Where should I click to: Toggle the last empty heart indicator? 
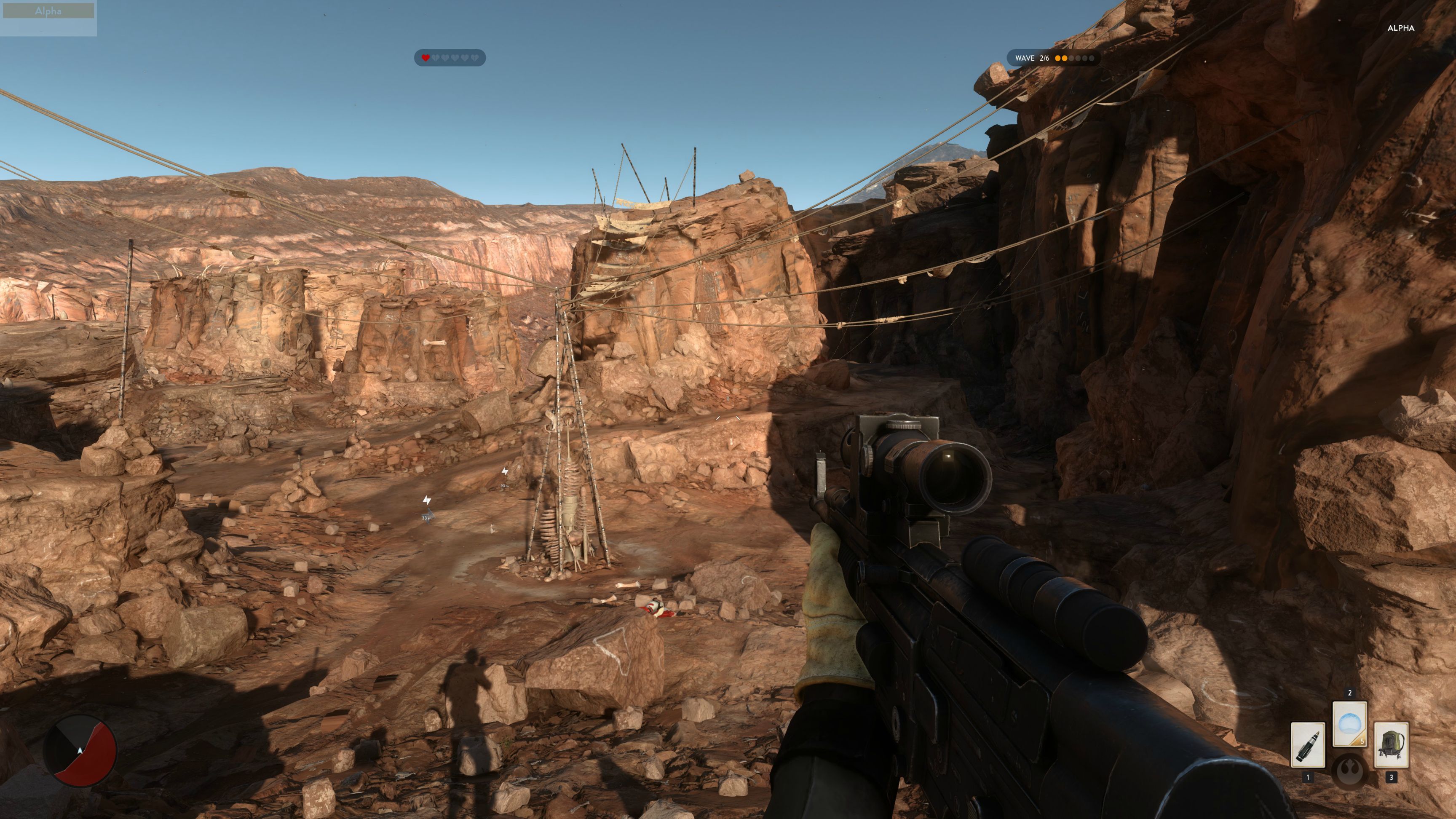click(x=475, y=57)
